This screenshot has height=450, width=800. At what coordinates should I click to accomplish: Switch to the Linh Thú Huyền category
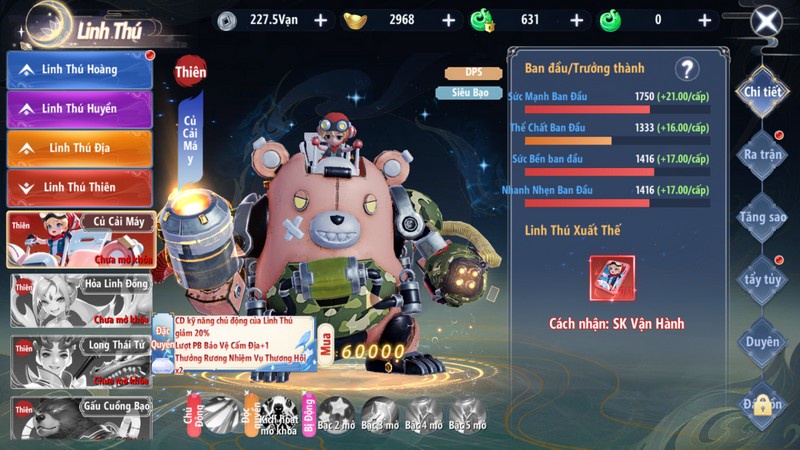80,108
